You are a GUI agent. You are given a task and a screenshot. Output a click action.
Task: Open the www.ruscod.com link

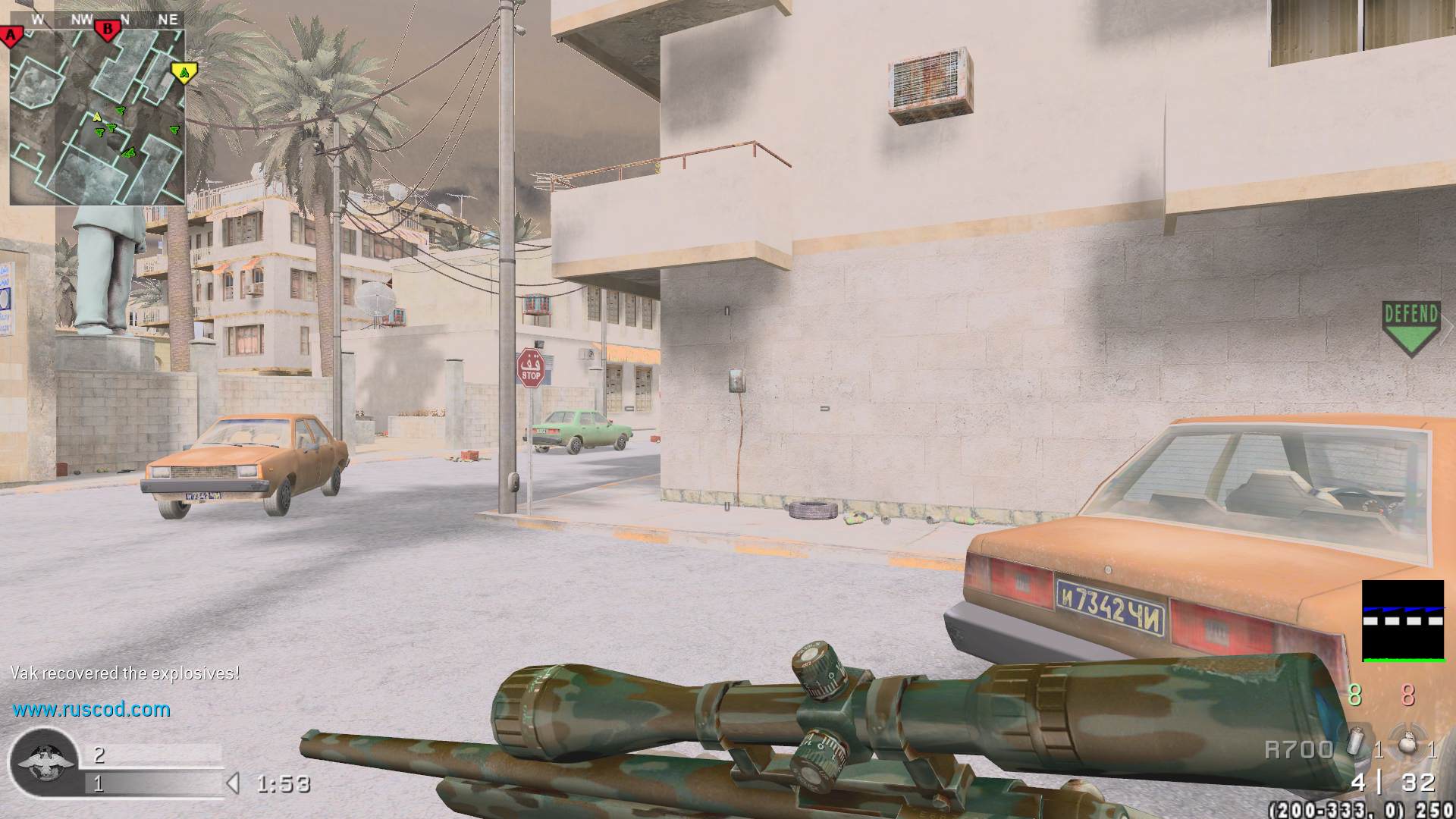[91, 710]
